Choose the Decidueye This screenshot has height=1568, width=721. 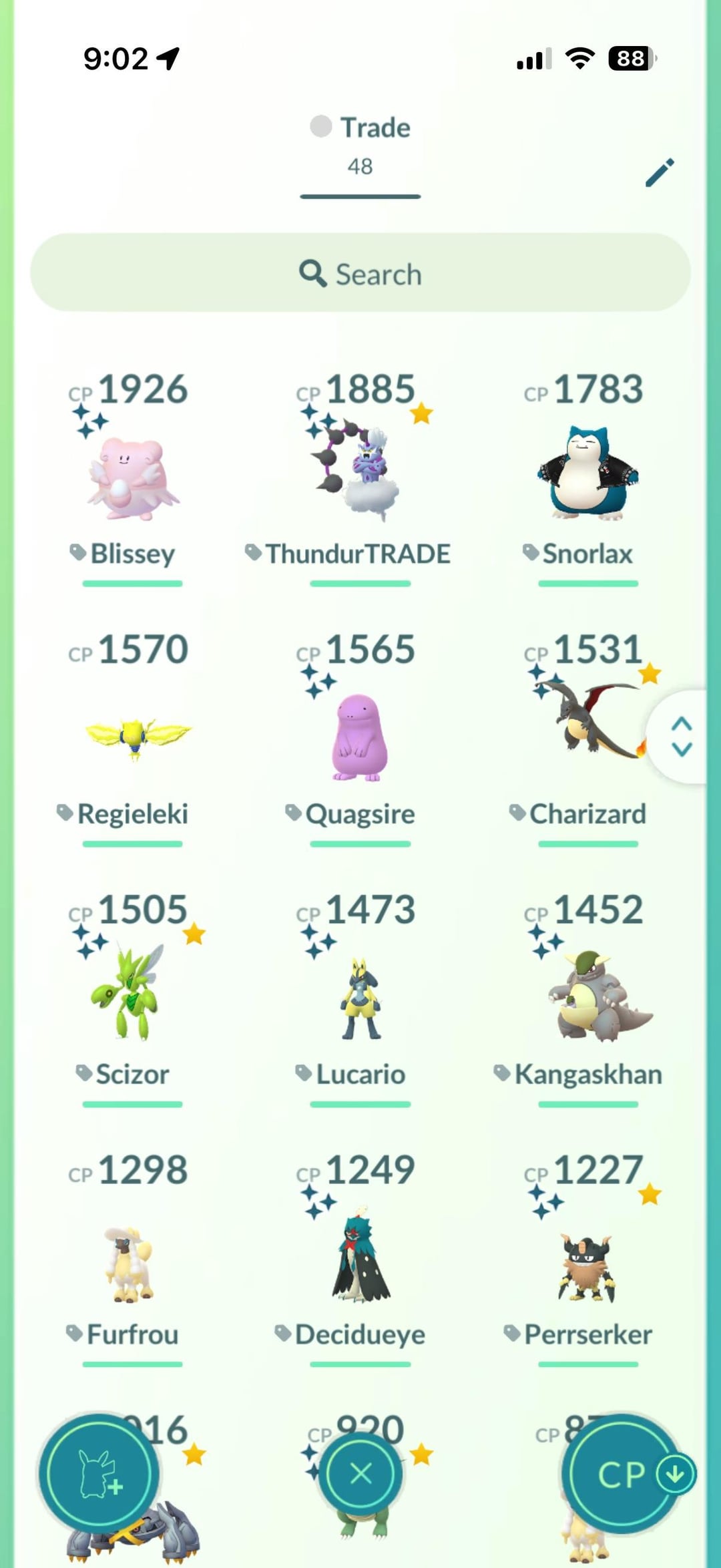pyautogui.click(x=360, y=1259)
